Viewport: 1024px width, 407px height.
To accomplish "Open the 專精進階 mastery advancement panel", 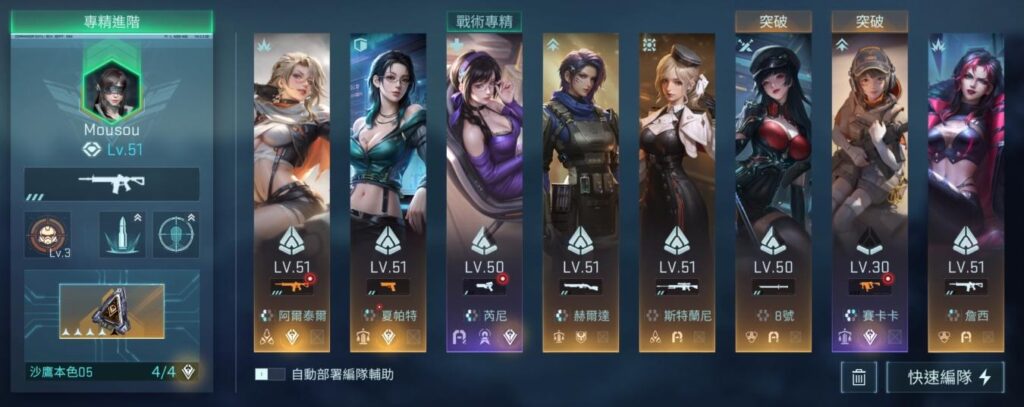I will click(112, 20).
